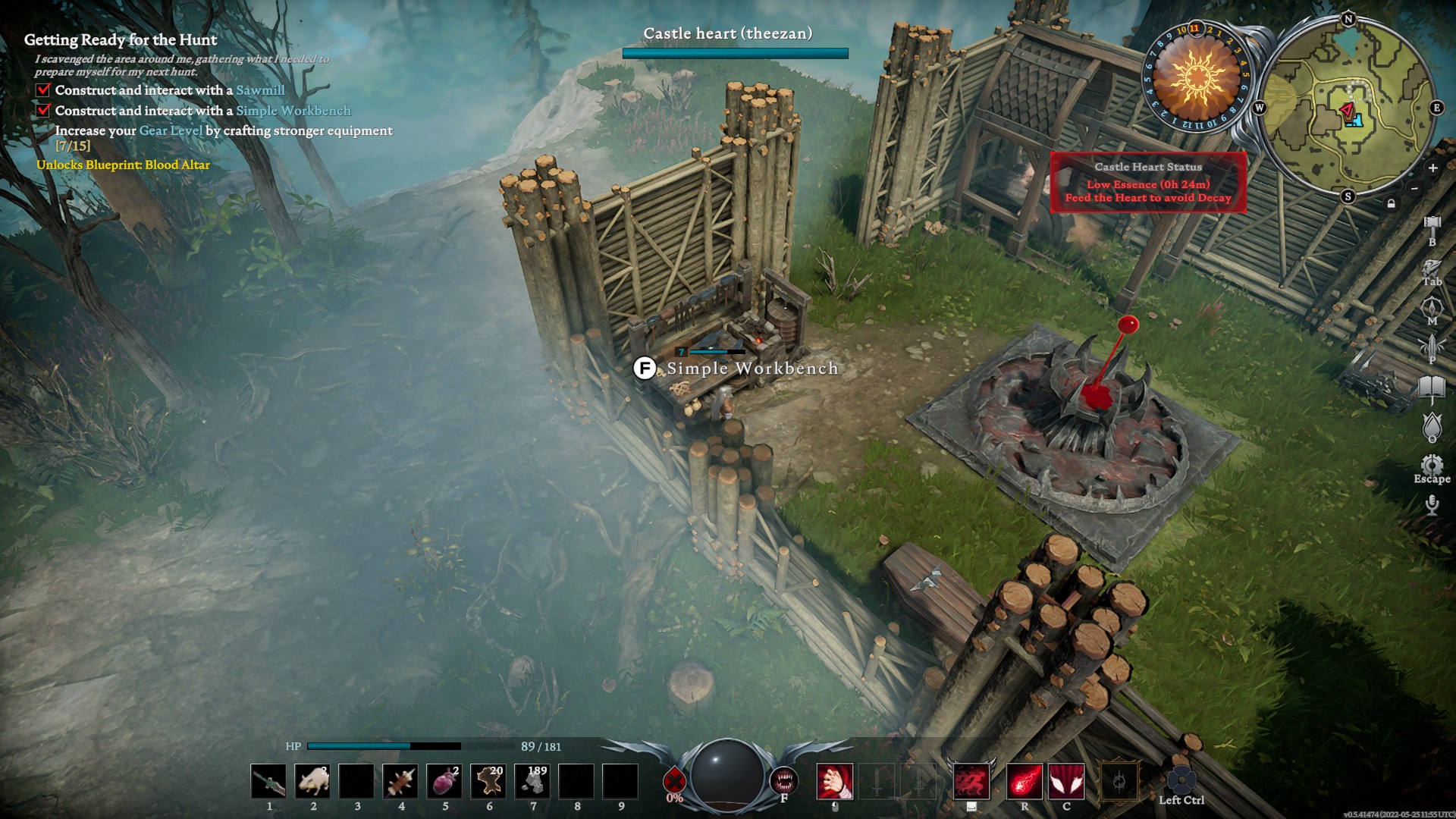Select the spiked mace hotbar slot
Screen dimensions: 1456x819
(400, 782)
